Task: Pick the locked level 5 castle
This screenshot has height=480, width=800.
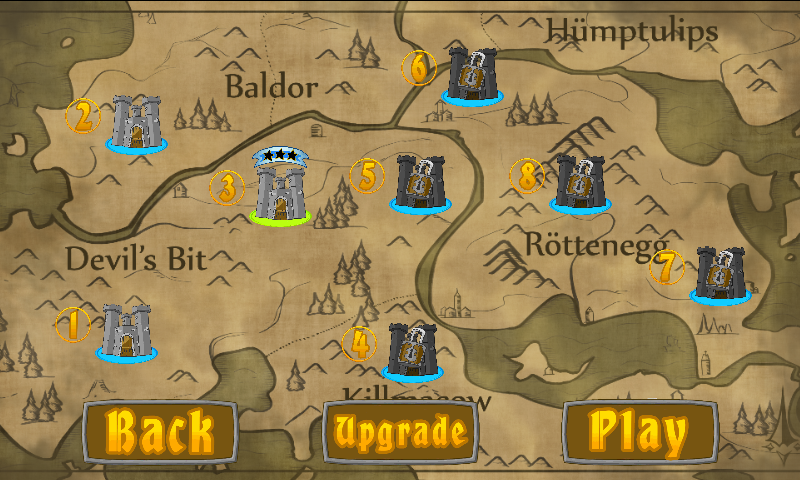Action: (x=421, y=182)
